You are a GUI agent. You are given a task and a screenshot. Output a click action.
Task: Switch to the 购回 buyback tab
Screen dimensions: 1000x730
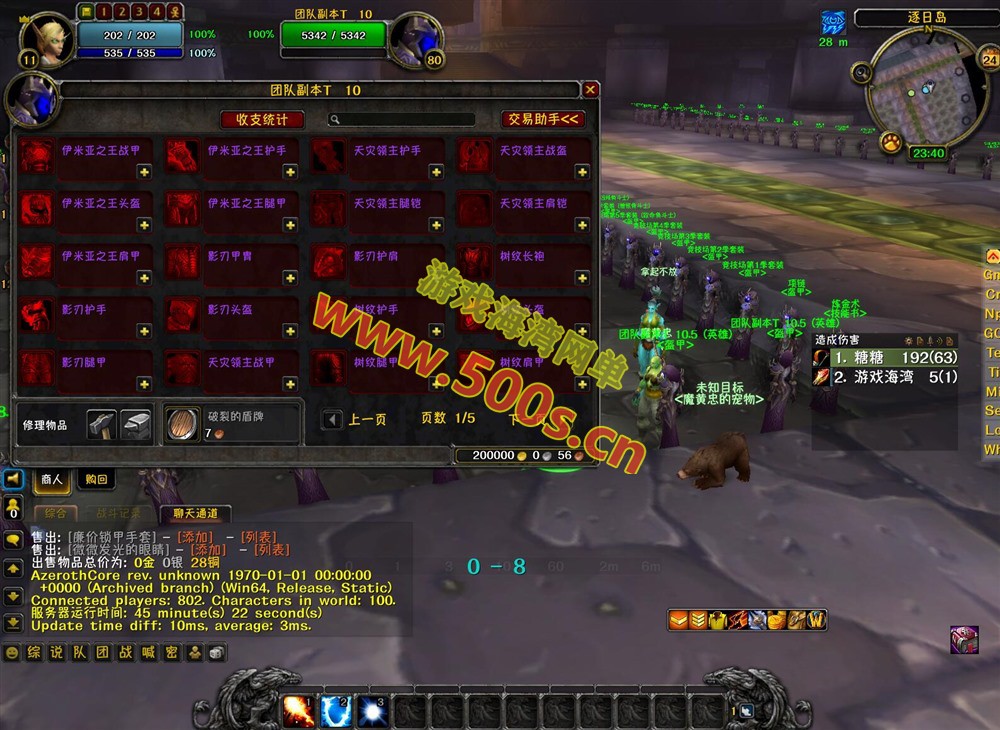tap(96, 480)
